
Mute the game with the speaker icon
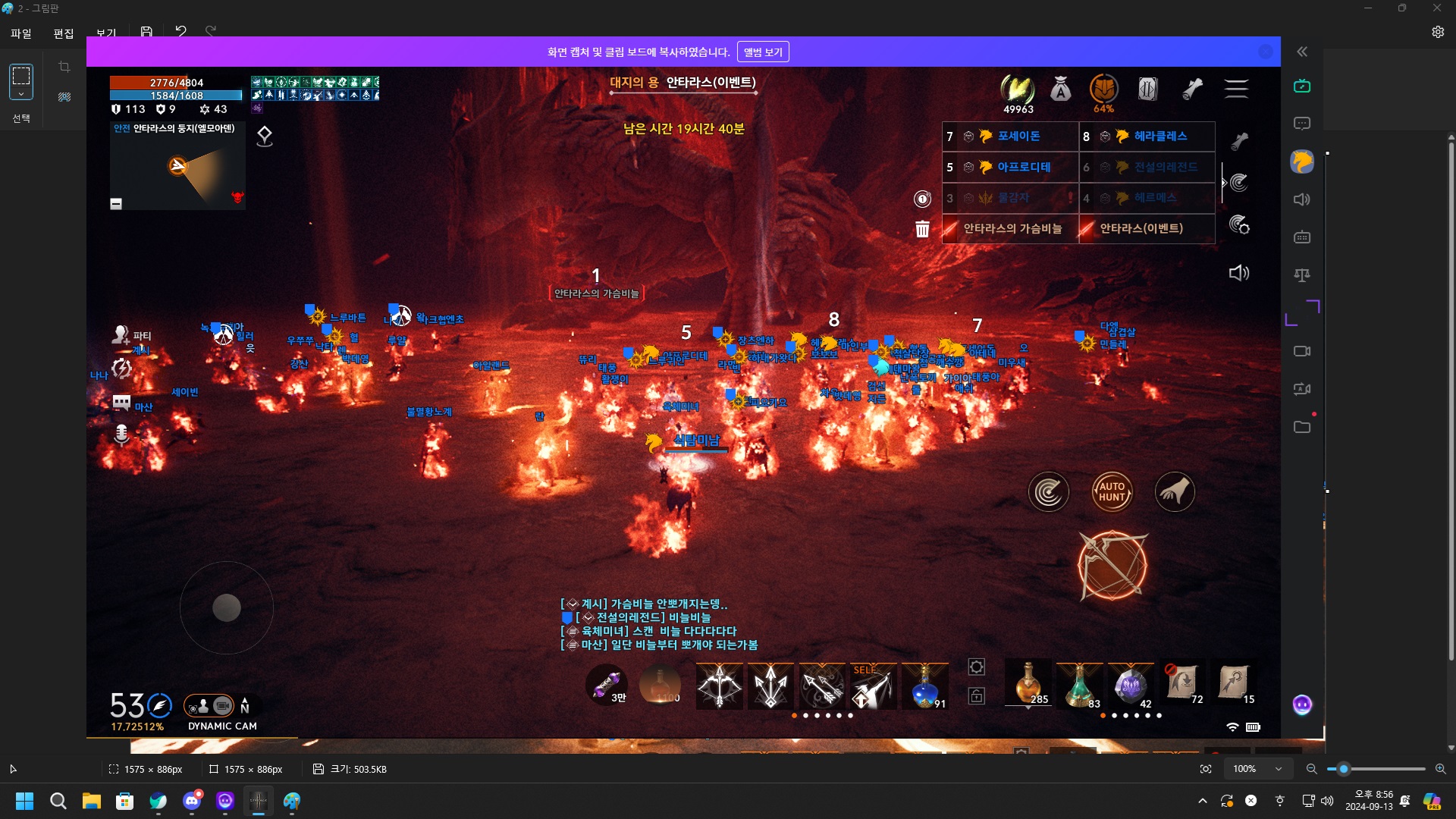pyautogui.click(x=1240, y=273)
